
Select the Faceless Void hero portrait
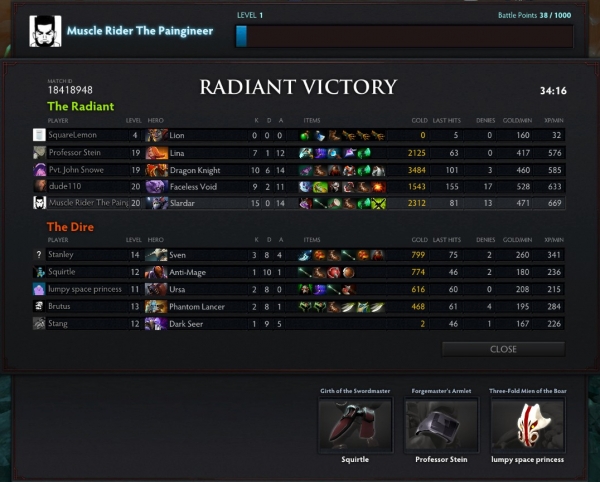pyautogui.click(x=156, y=186)
